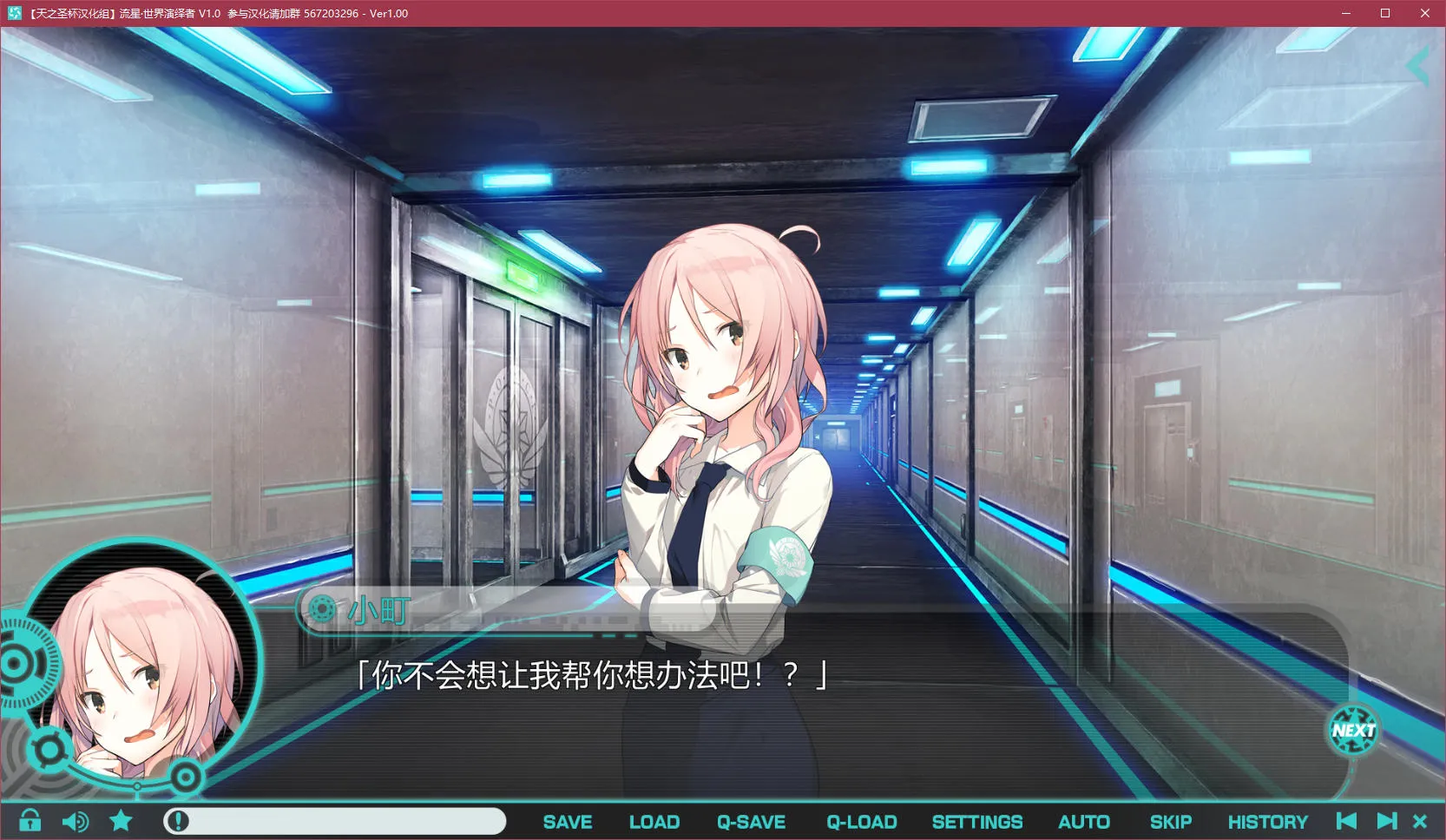Click the star favorite icon

pyautogui.click(x=120, y=820)
